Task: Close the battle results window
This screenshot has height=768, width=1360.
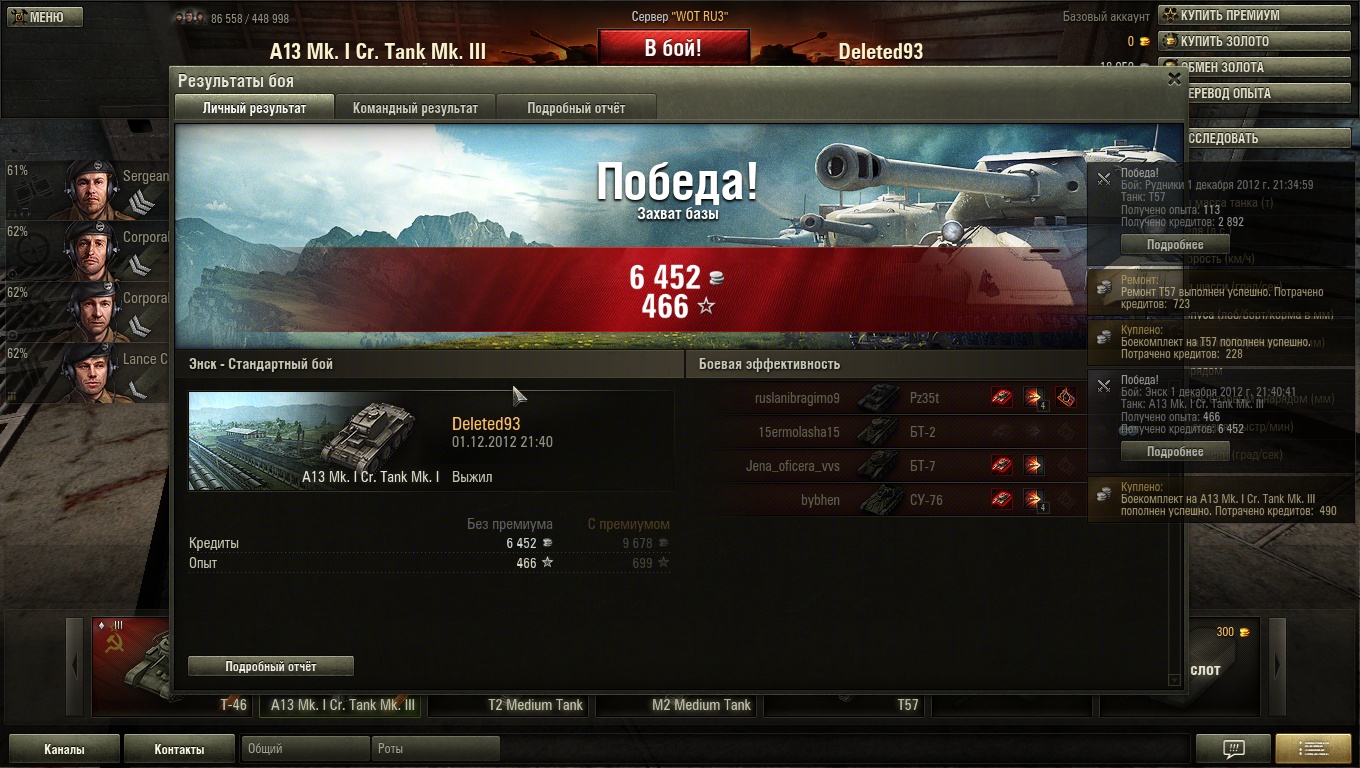Action: pyautogui.click(x=1174, y=80)
